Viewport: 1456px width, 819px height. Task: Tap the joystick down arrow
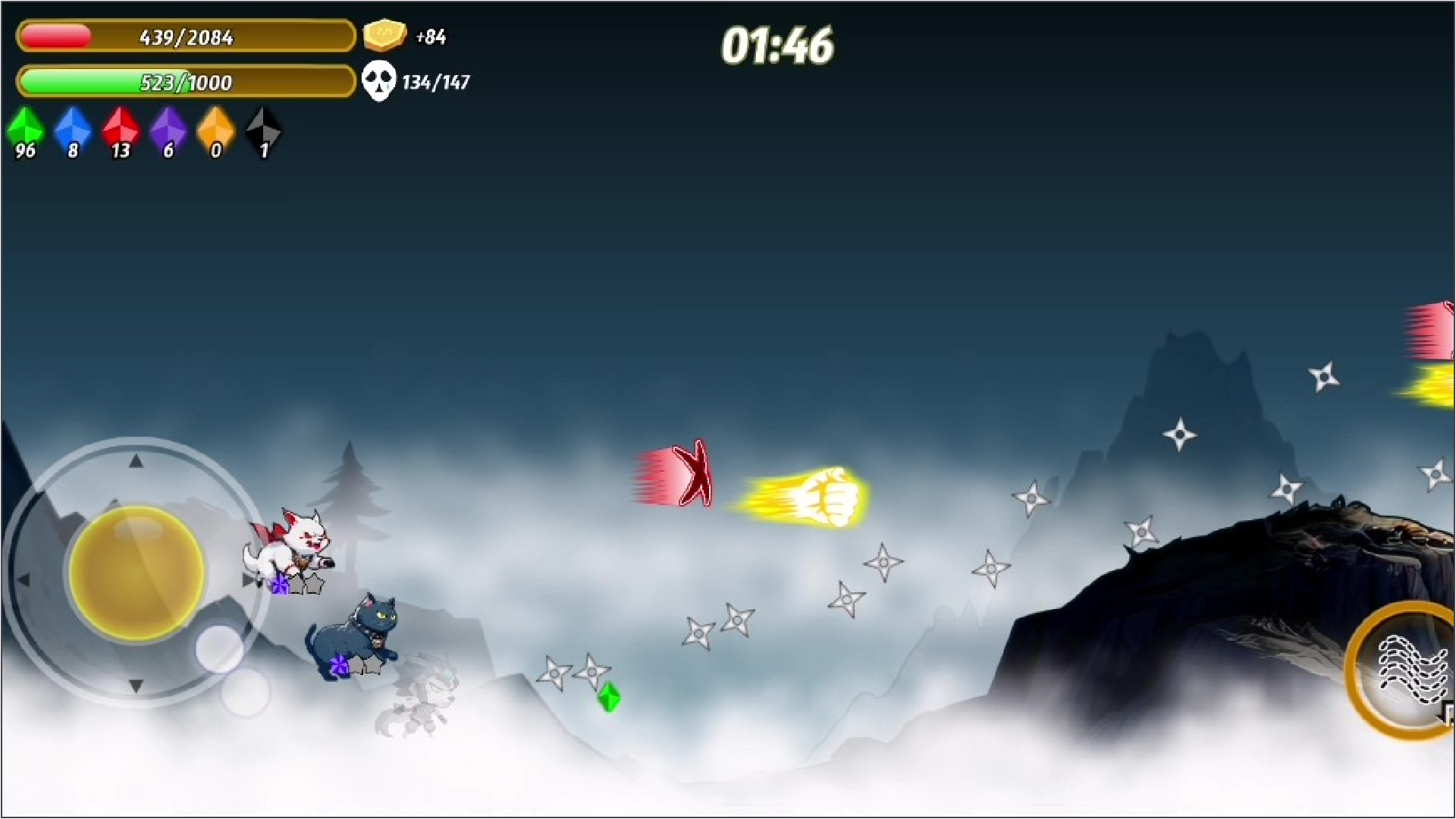tap(136, 686)
